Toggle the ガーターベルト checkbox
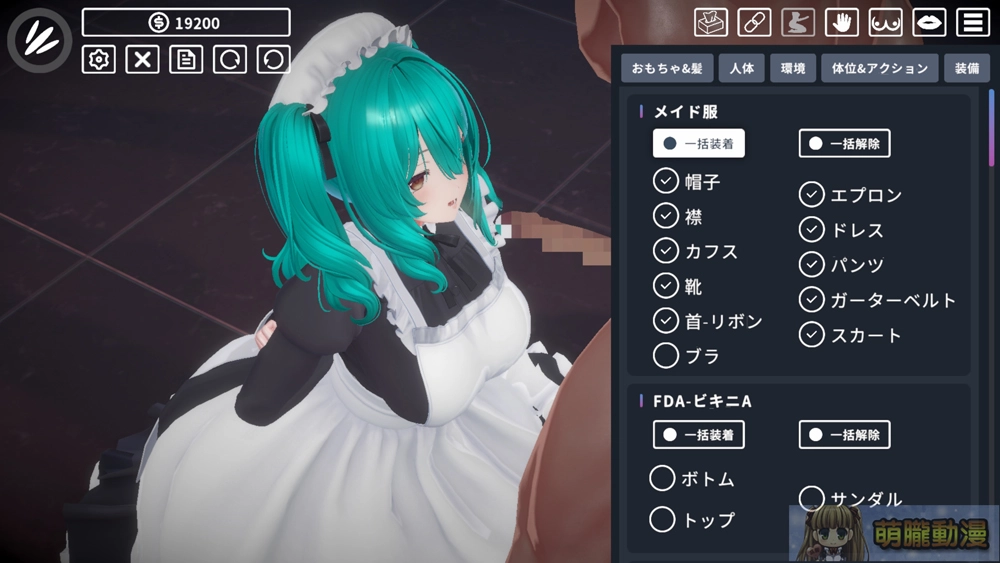Viewport: 1000px width, 563px height. tap(812, 299)
